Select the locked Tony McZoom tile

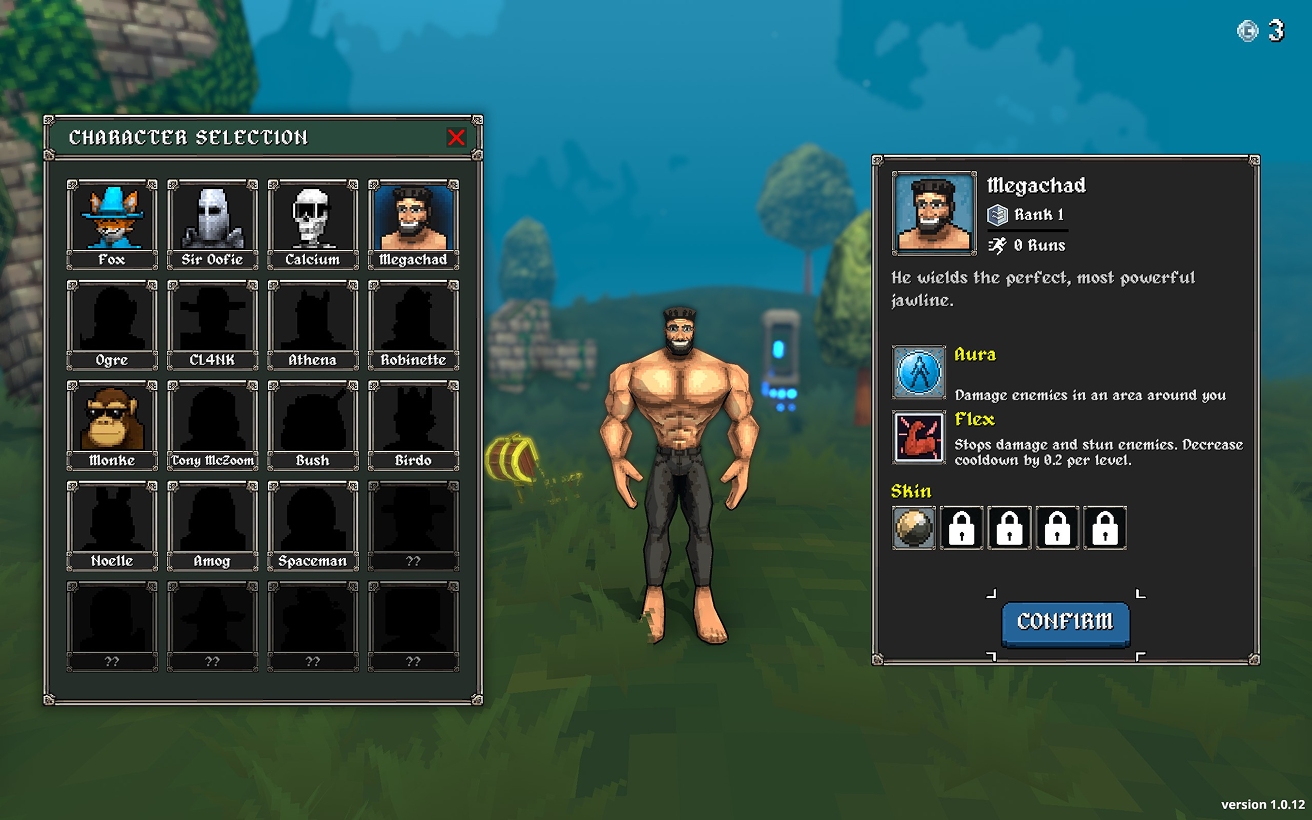coord(212,423)
